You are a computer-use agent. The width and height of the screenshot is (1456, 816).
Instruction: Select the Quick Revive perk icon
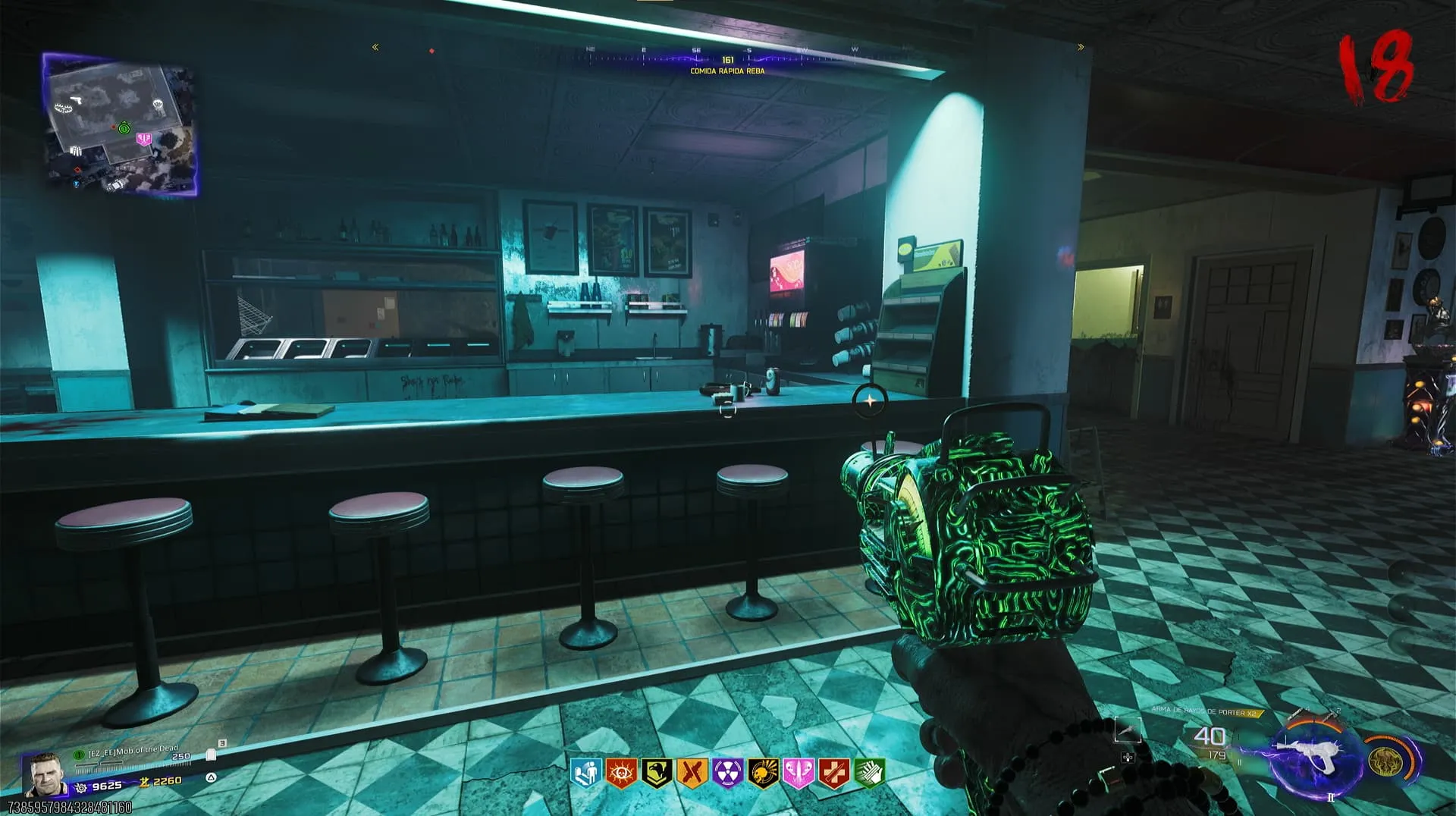tap(585, 774)
